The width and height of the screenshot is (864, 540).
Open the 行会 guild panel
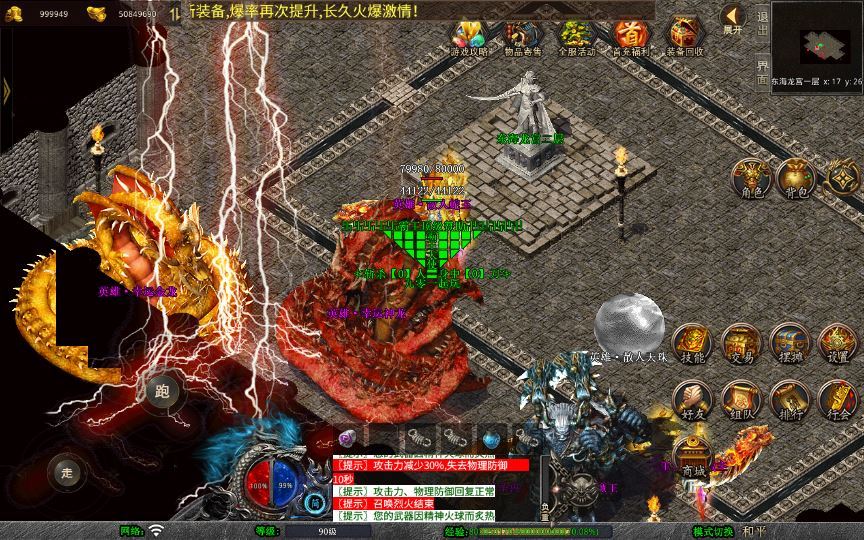click(x=838, y=398)
